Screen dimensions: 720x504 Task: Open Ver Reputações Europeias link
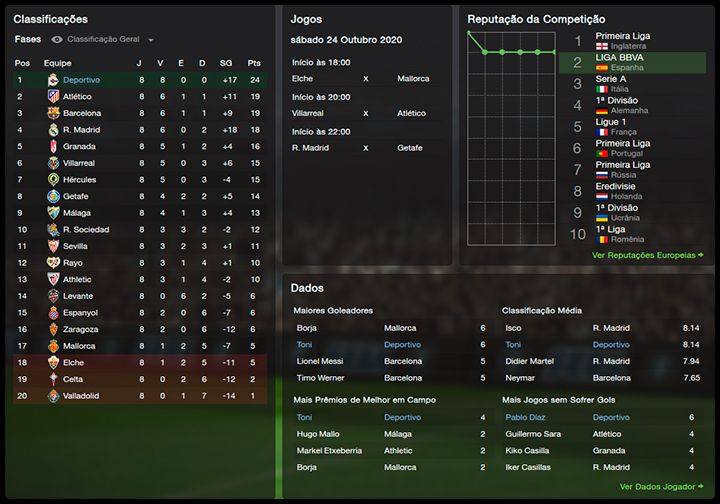642,255
